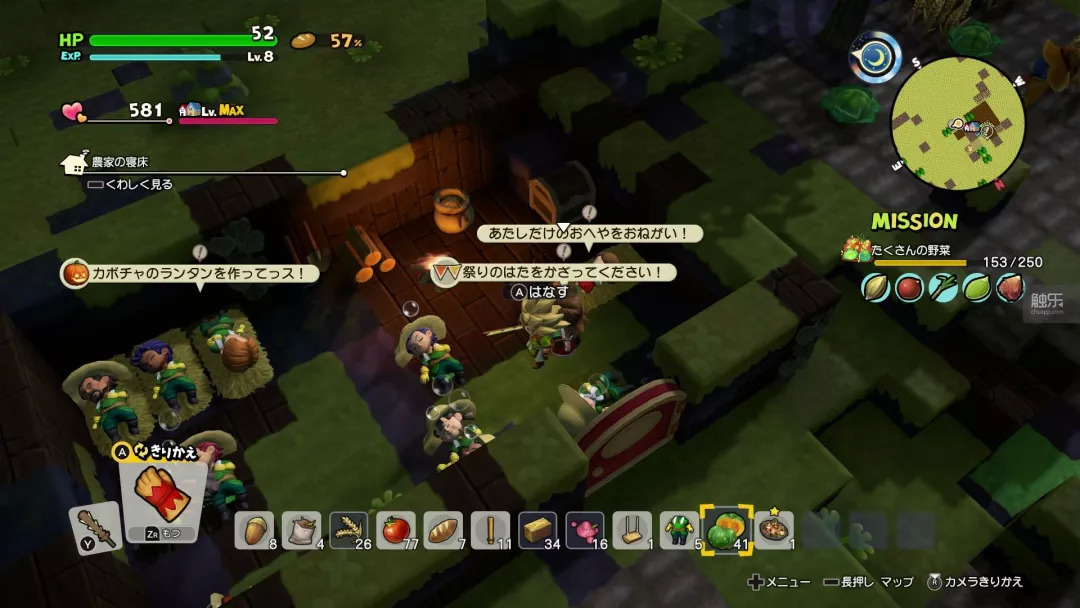
Task: Select the starred cooked dish slot
Action: coord(774,530)
